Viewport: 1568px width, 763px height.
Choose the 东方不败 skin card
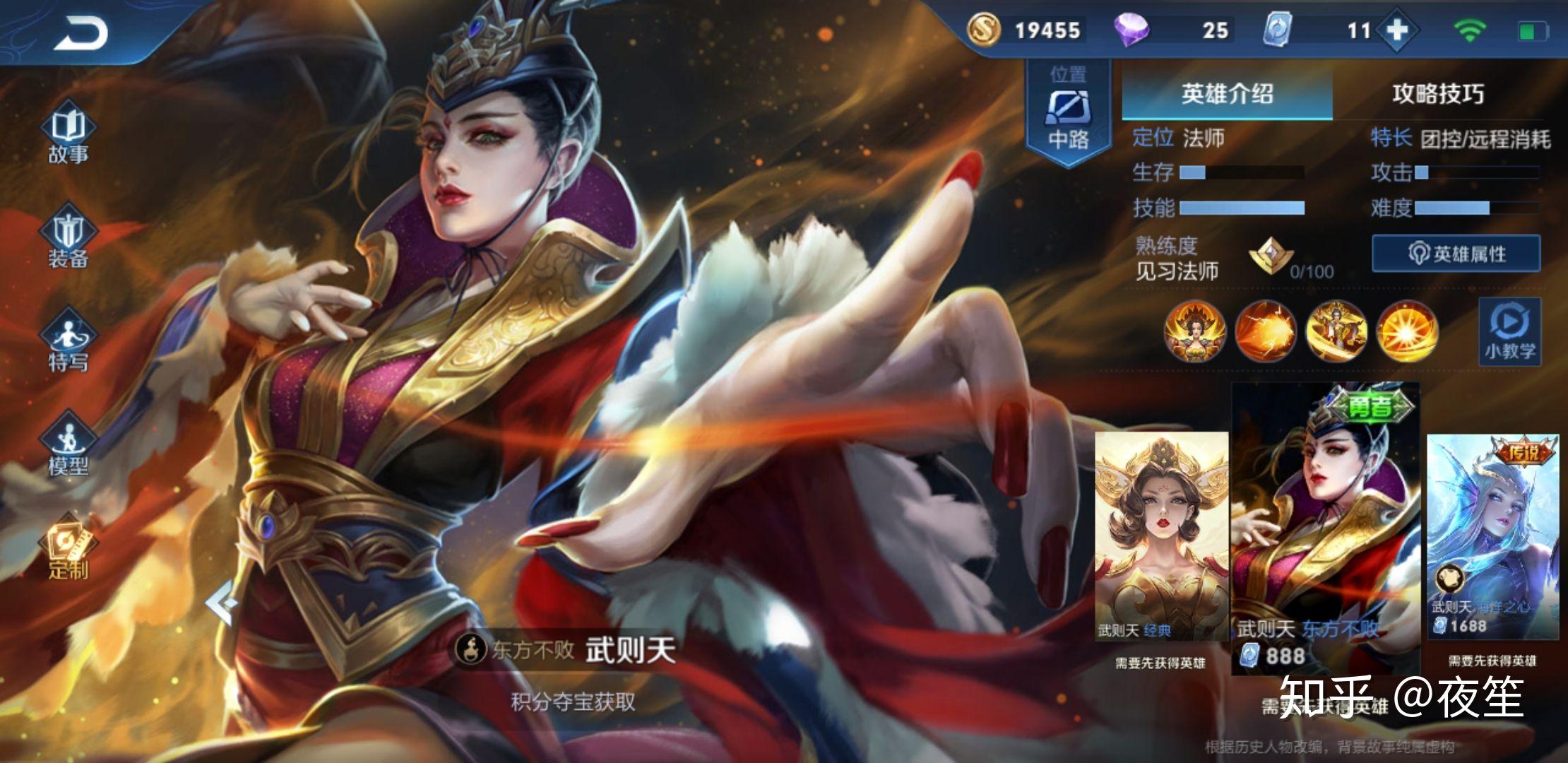tap(1326, 530)
